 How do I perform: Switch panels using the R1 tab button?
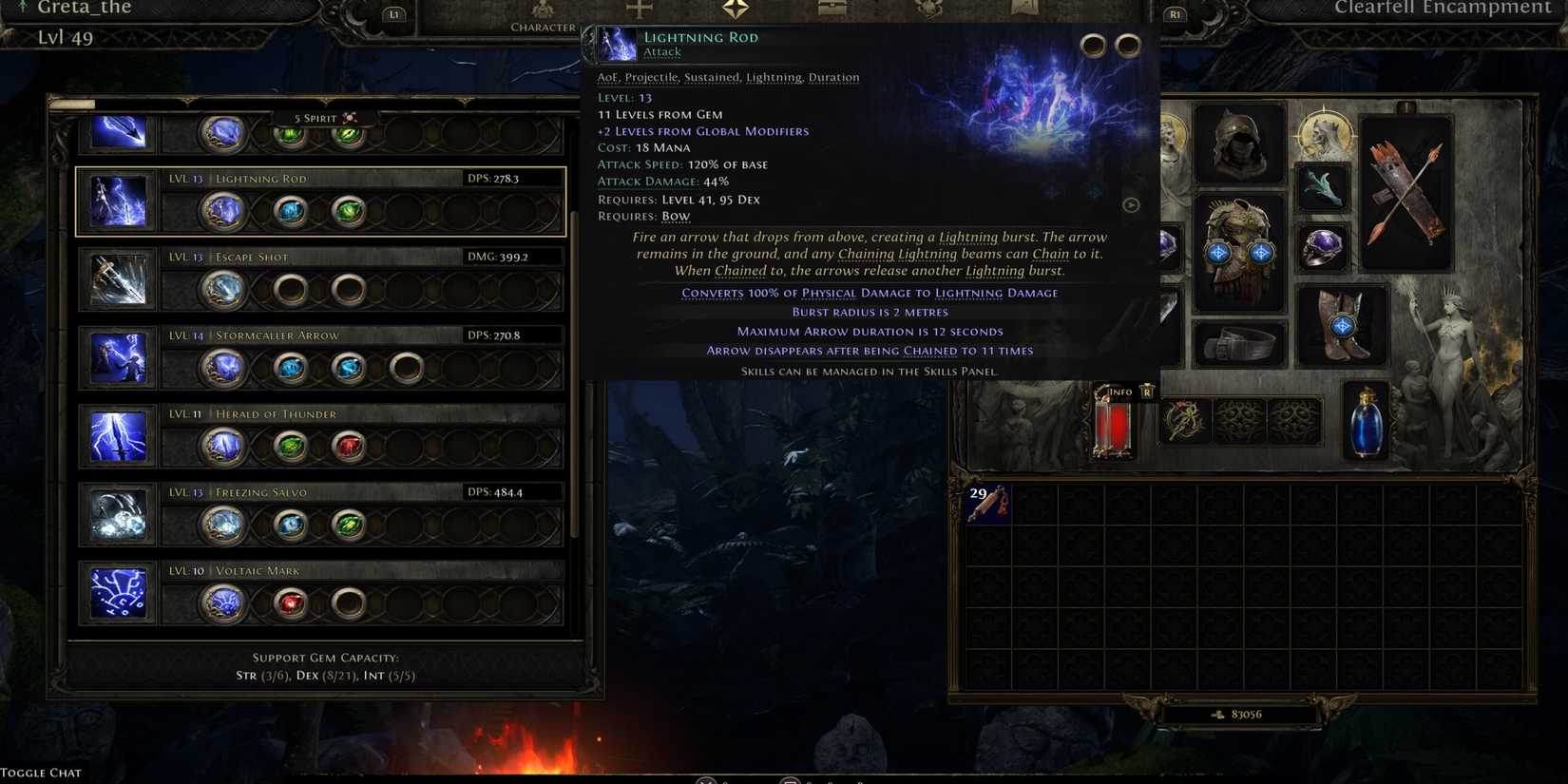[x=1176, y=14]
